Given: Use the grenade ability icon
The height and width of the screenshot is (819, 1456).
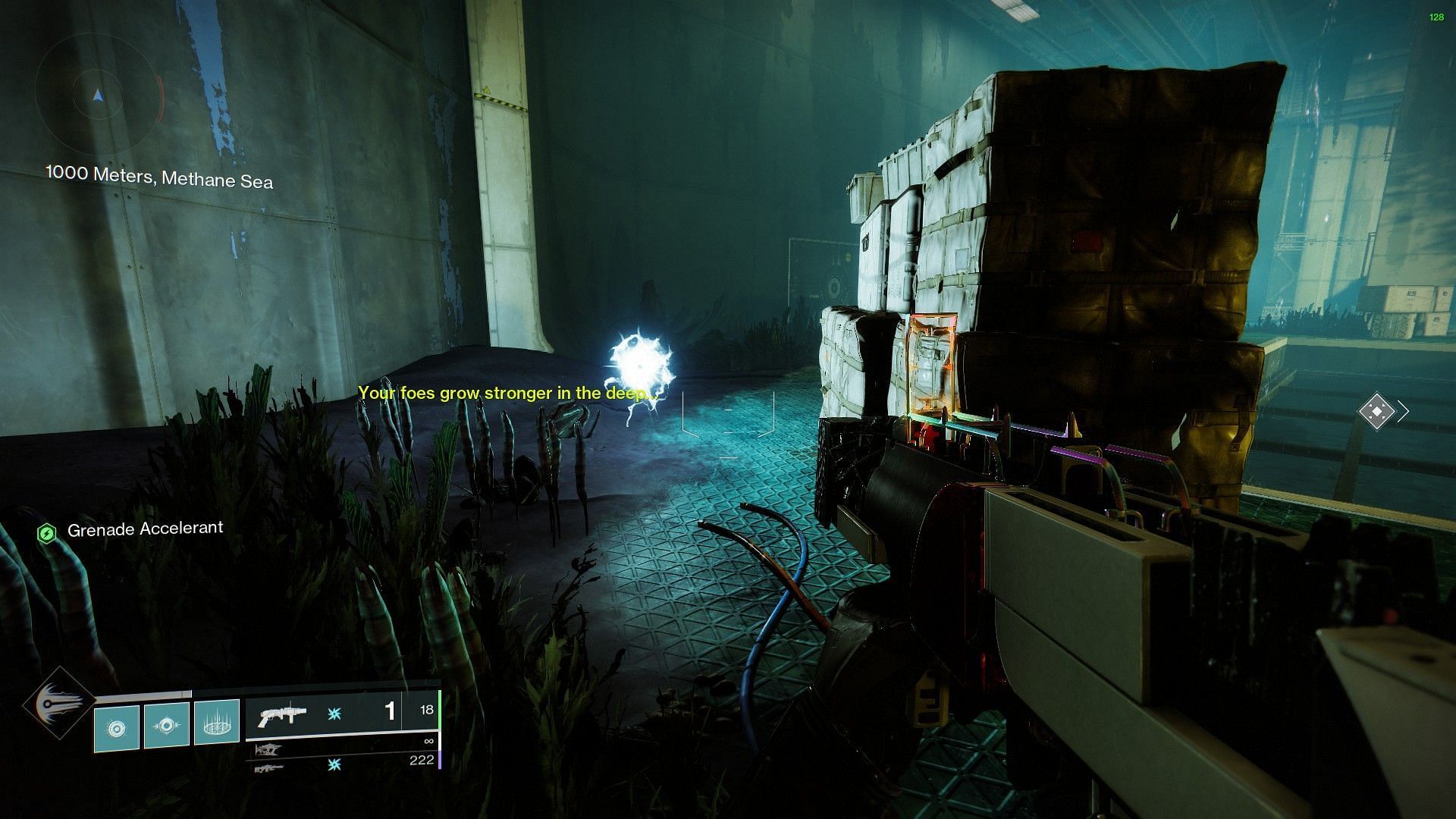Looking at the screenshot, I should pyautogui.click(x=116, y=729).
